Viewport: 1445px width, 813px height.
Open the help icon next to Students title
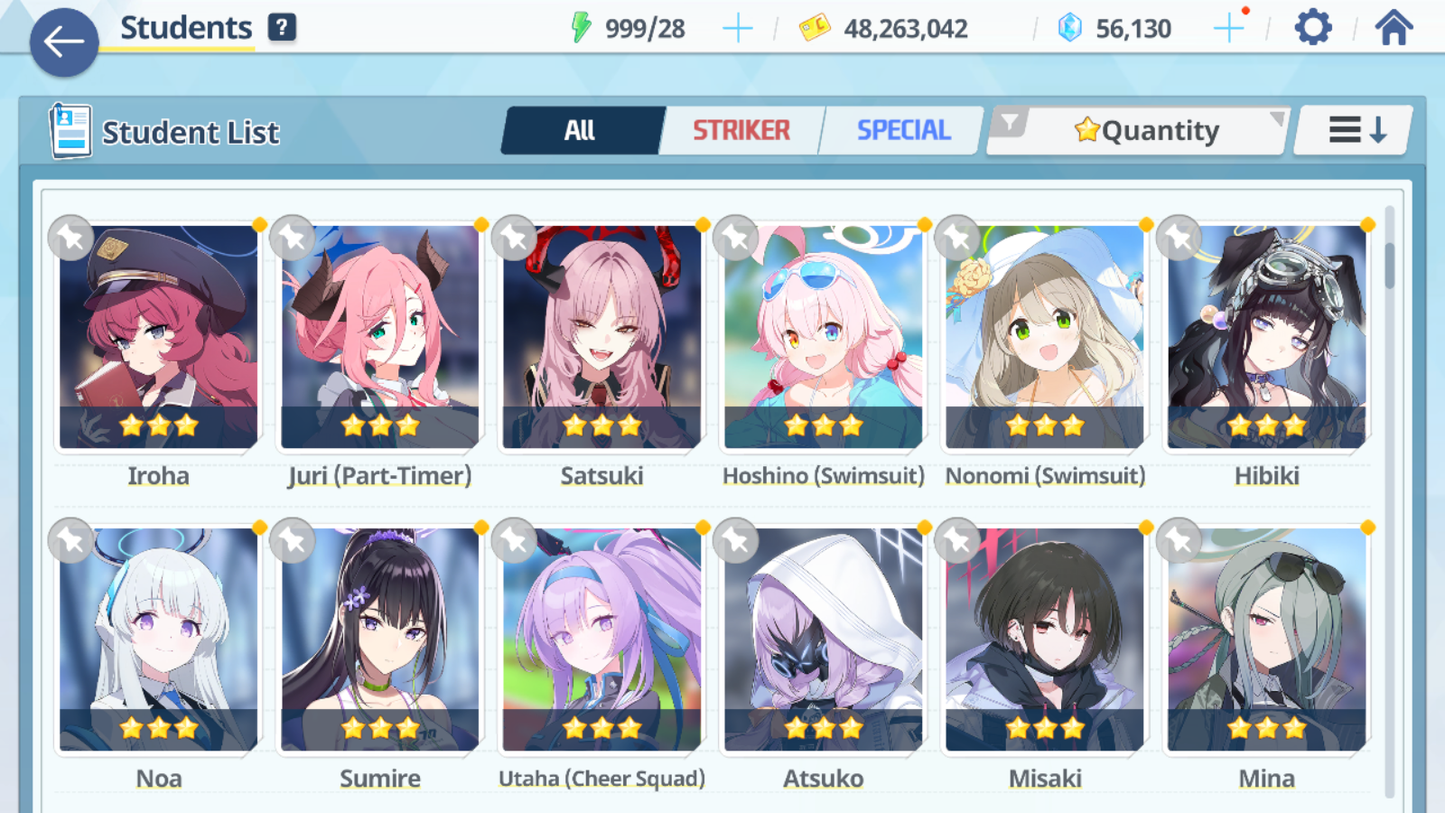282,27
